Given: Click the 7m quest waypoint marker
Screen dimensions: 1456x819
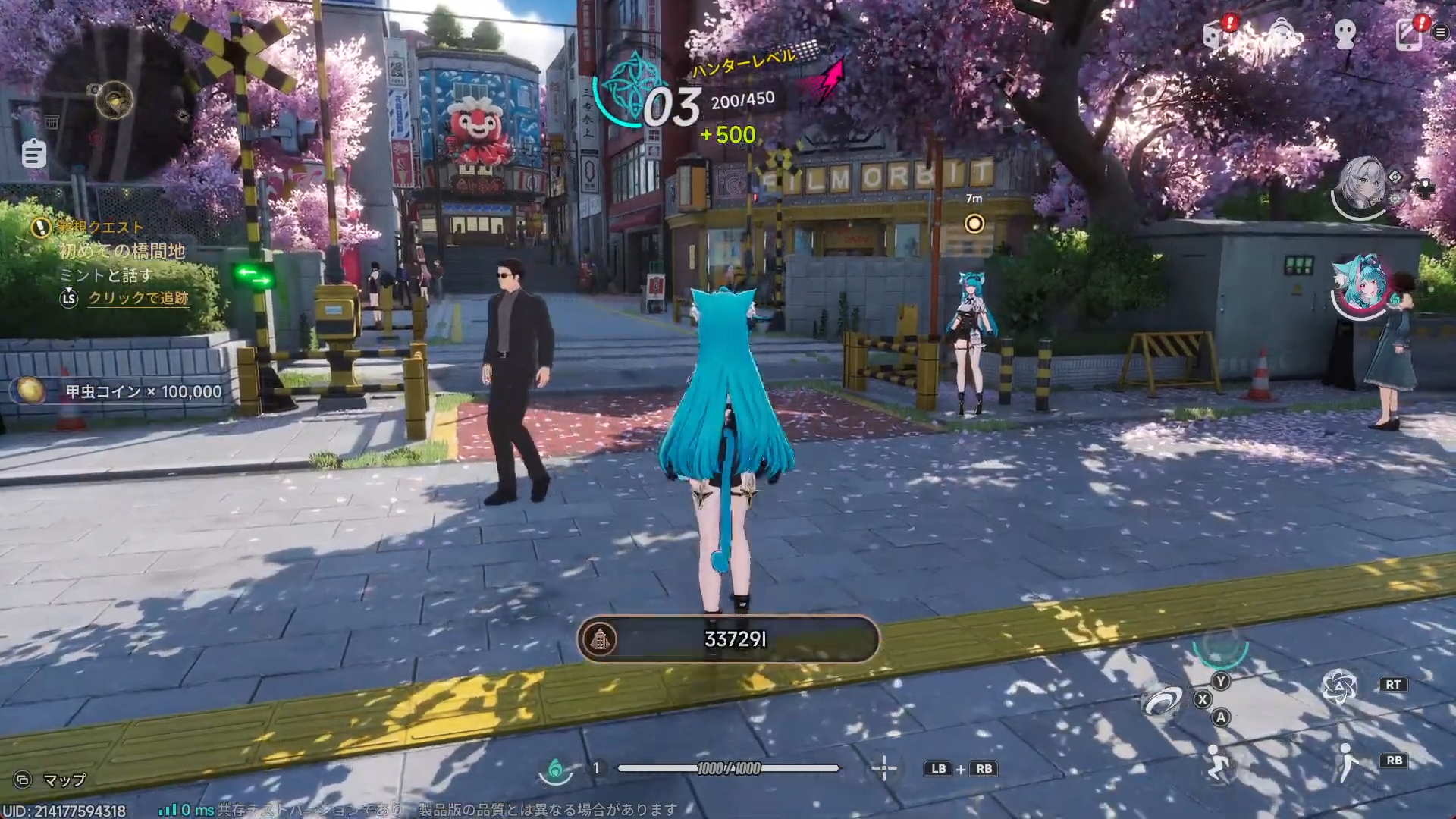Looking at the screenshot, I should 974,224.
